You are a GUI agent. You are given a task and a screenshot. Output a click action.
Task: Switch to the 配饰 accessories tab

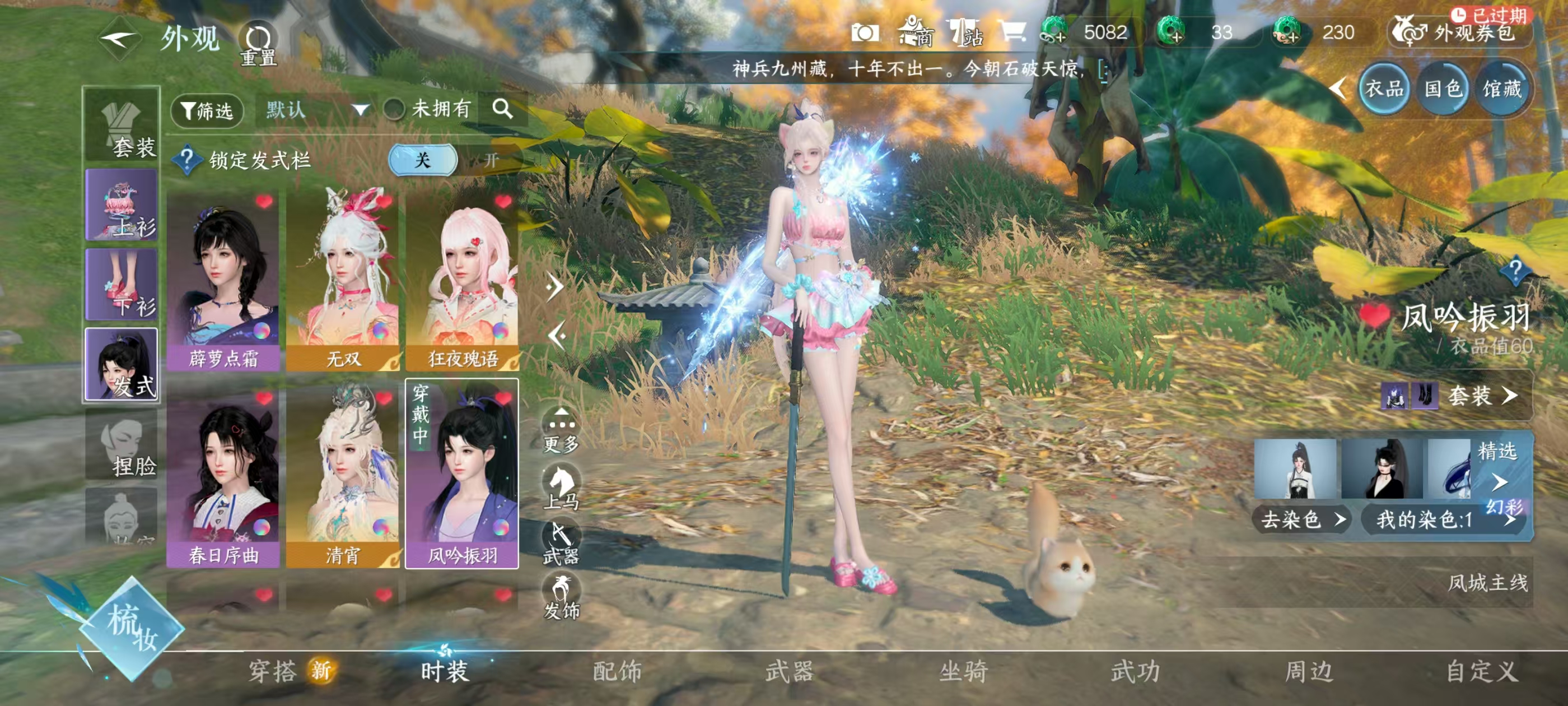617,671
